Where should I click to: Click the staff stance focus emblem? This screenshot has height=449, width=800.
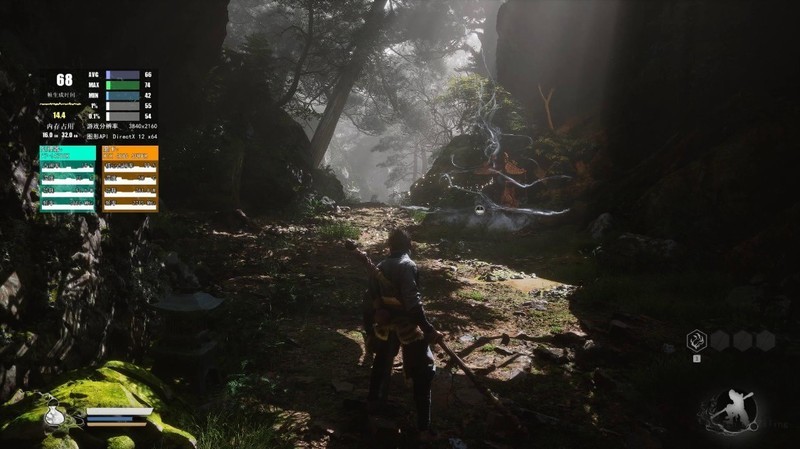[735, 408]
